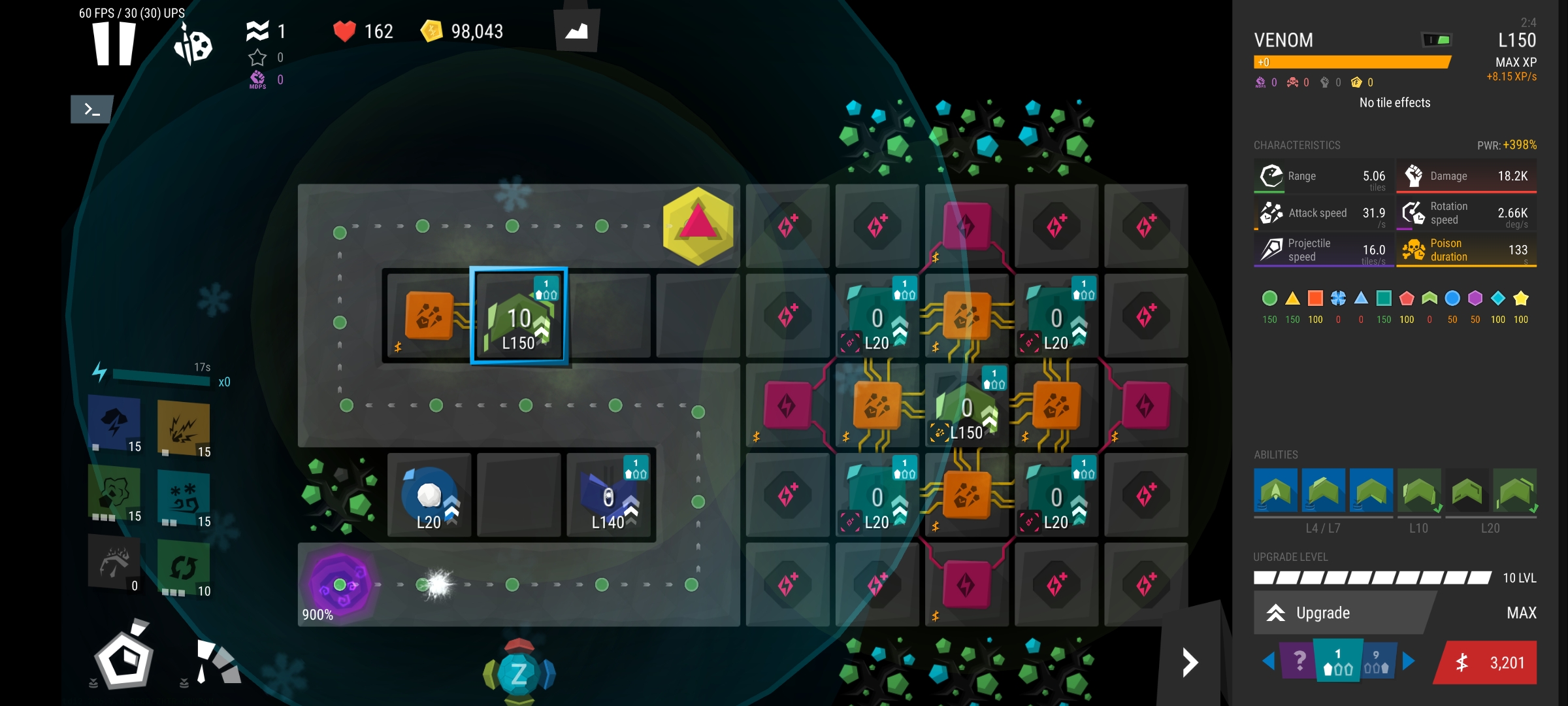Pause the game
1568x706 pixels.
coord(114,44)
